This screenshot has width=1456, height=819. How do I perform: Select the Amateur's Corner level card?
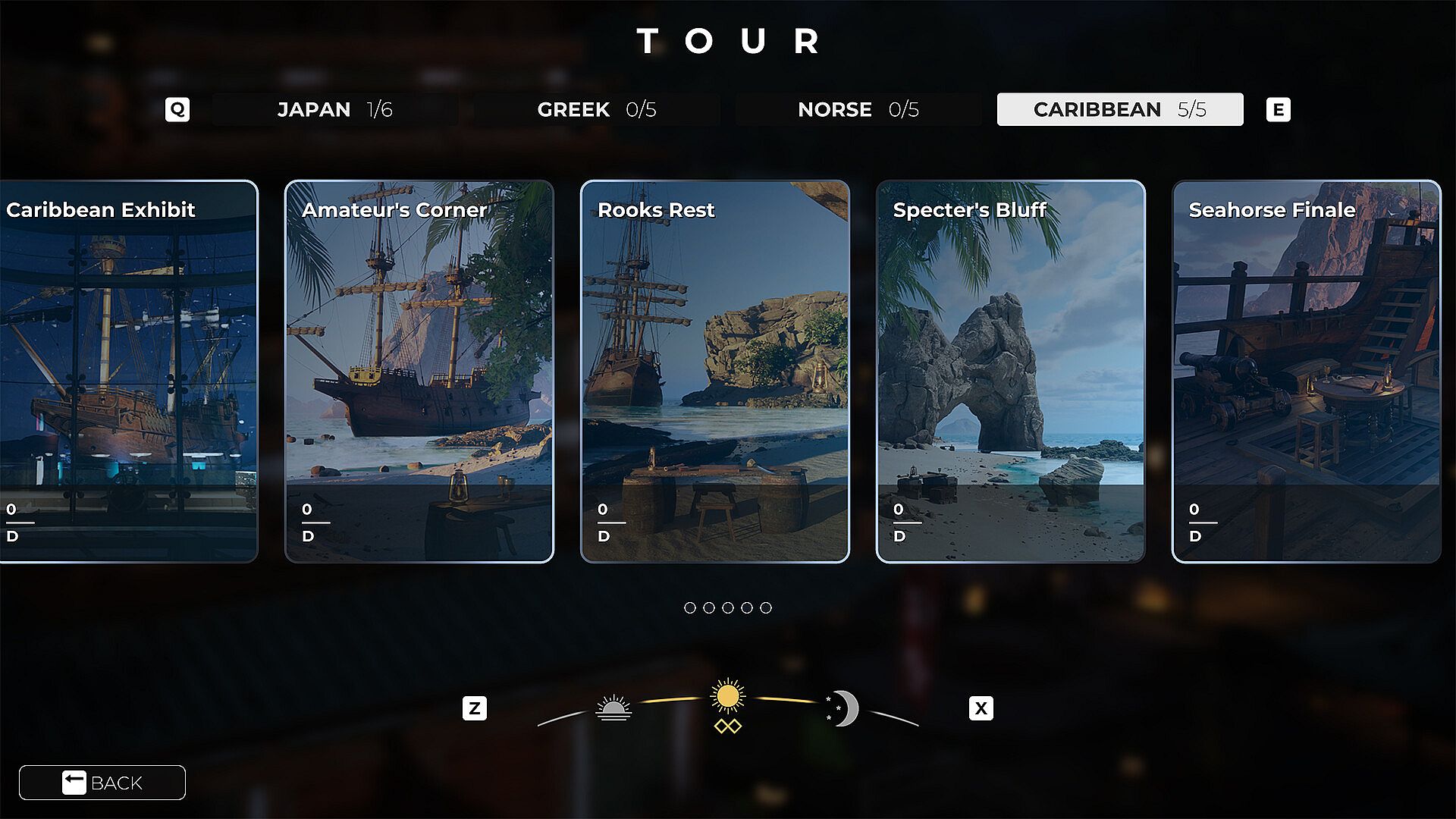coord(419,372)
